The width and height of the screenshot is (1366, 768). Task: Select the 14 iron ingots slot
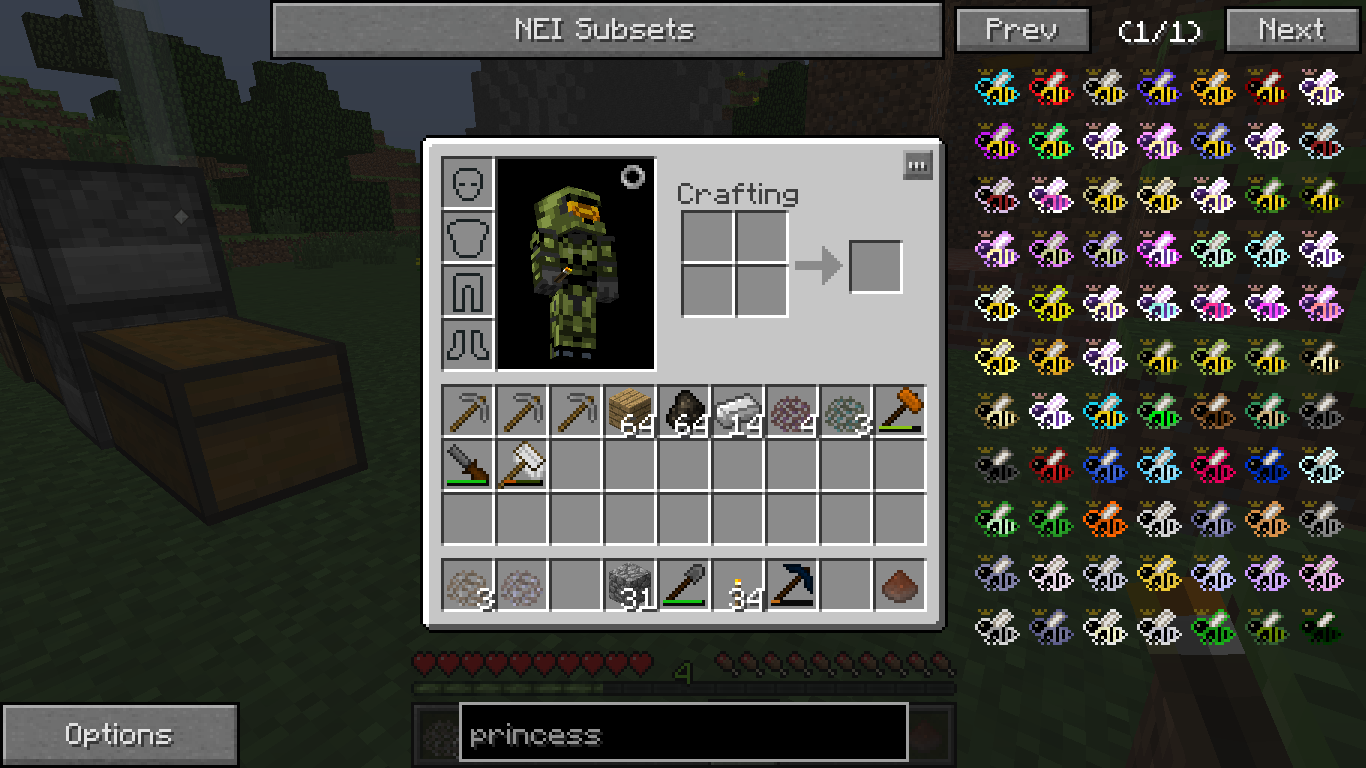point(738,412)
